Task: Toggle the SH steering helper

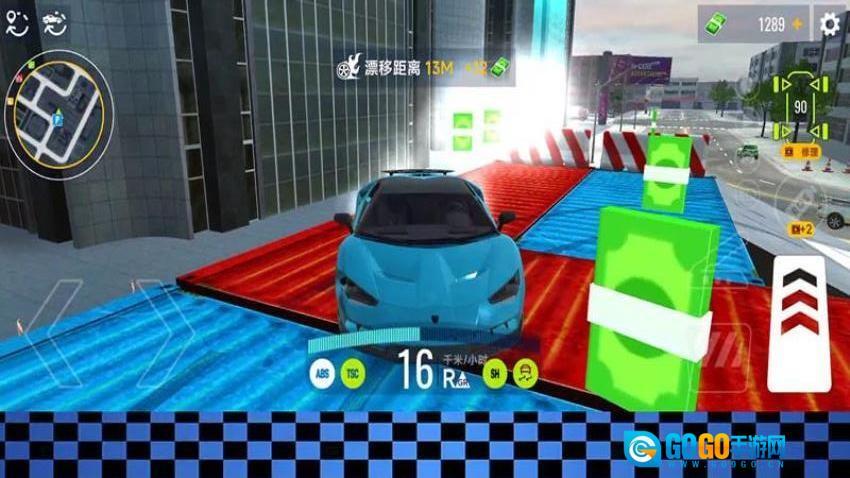Action: point(494,373)
